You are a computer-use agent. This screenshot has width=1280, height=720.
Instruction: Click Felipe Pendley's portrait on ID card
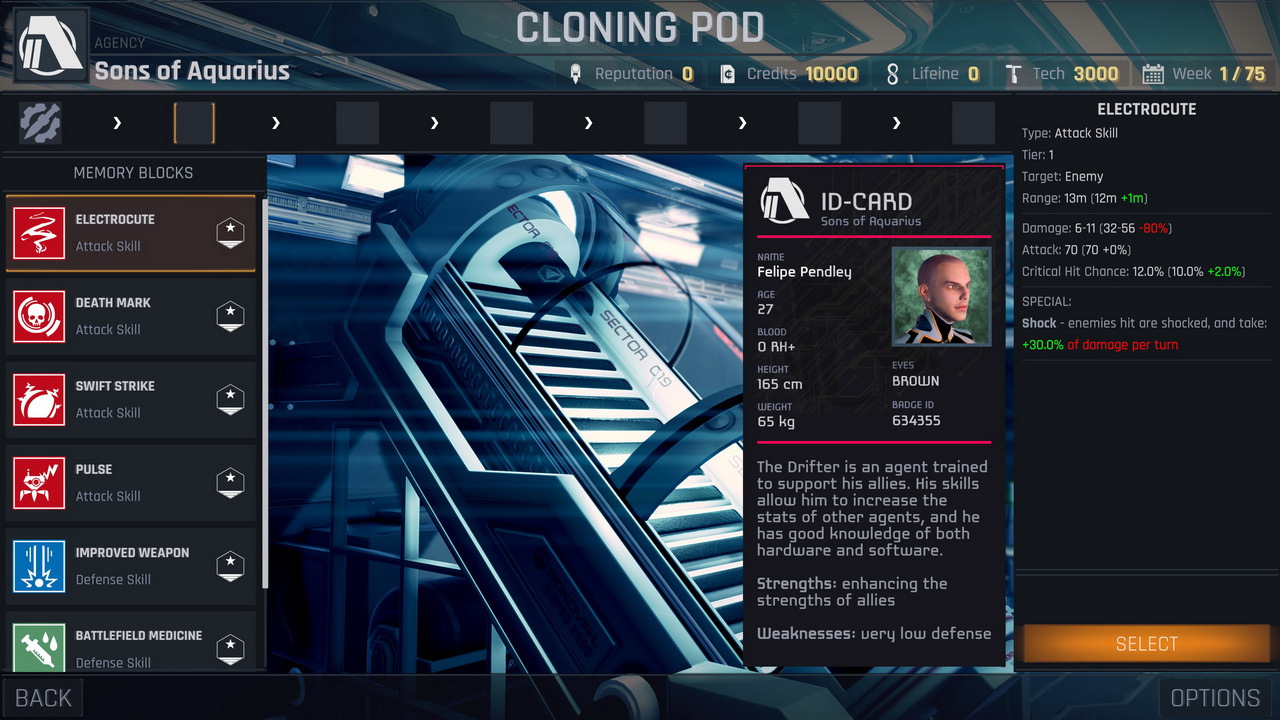[x=941, y=297]
